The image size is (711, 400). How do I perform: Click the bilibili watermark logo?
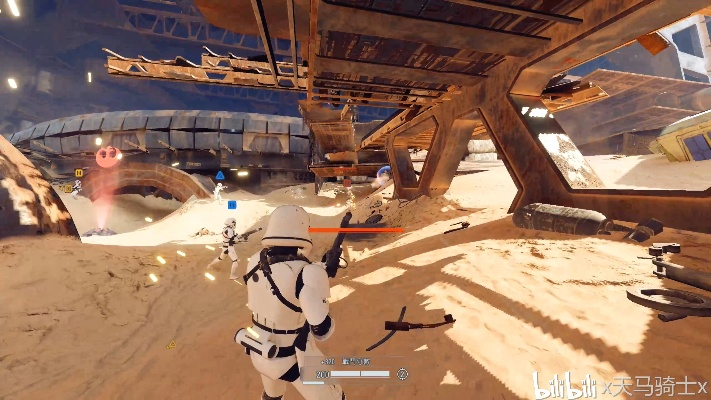(x=563, y=384)
